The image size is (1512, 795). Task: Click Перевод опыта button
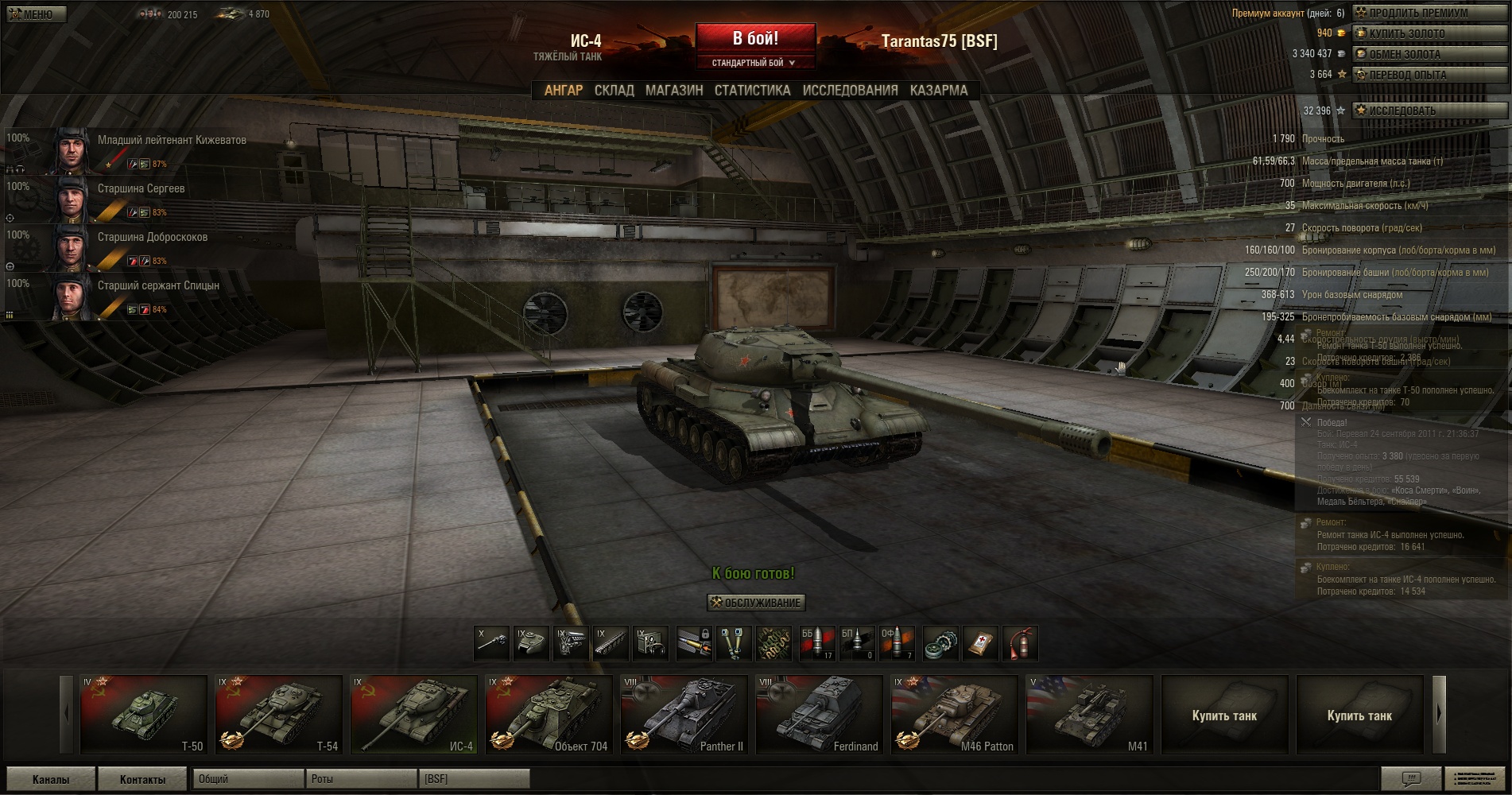click(x=1429, y=75)
